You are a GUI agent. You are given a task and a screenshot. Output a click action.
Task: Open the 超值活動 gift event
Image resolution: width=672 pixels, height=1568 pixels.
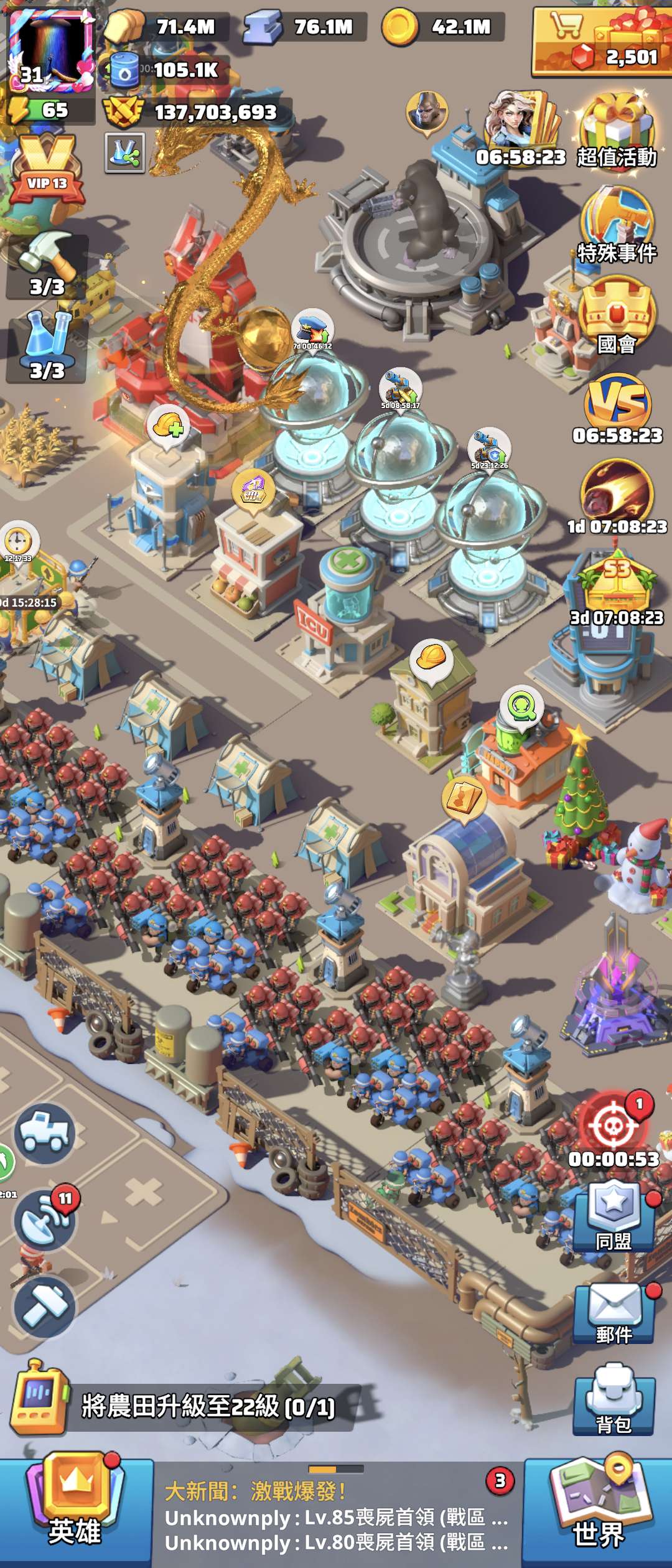pos(616,132)
